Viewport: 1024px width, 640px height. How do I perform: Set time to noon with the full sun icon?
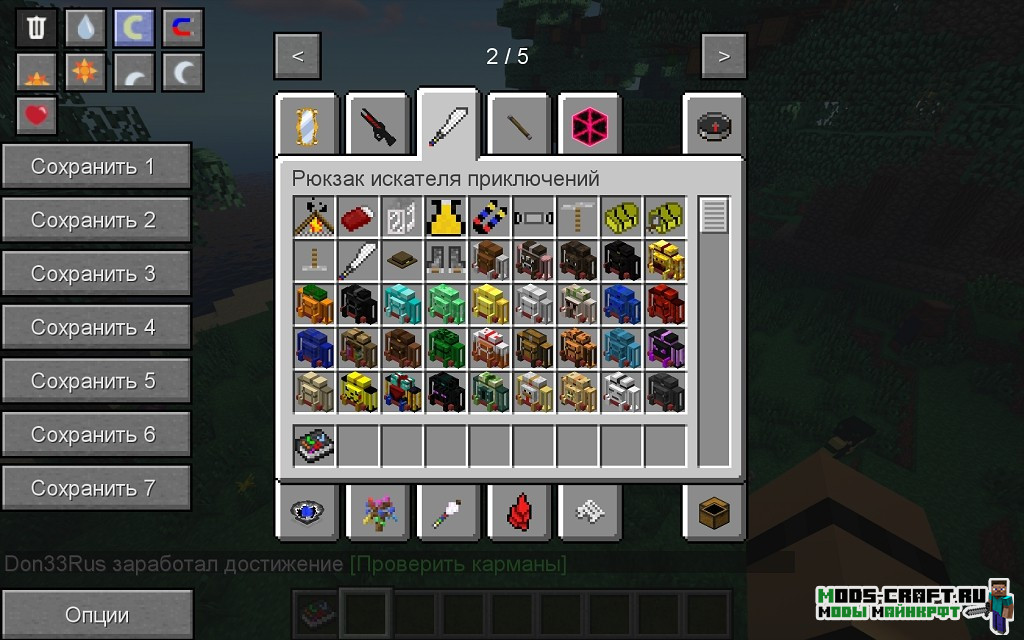(x=85, y=72)
